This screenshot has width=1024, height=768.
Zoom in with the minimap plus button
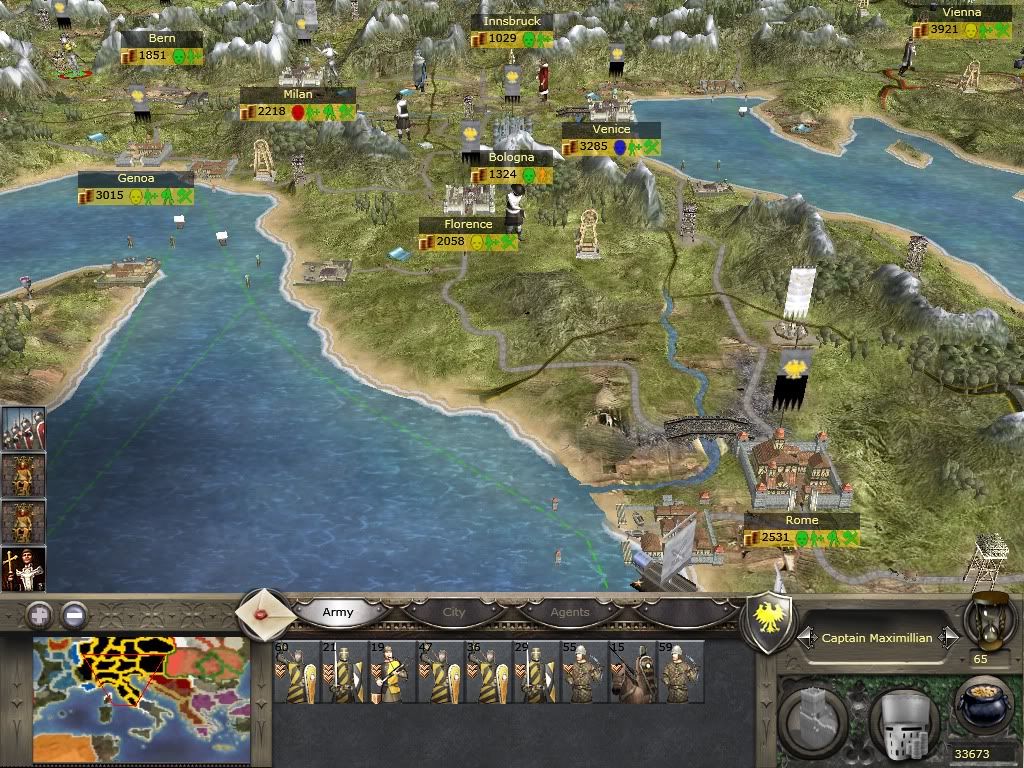click(x=39, y=614)
